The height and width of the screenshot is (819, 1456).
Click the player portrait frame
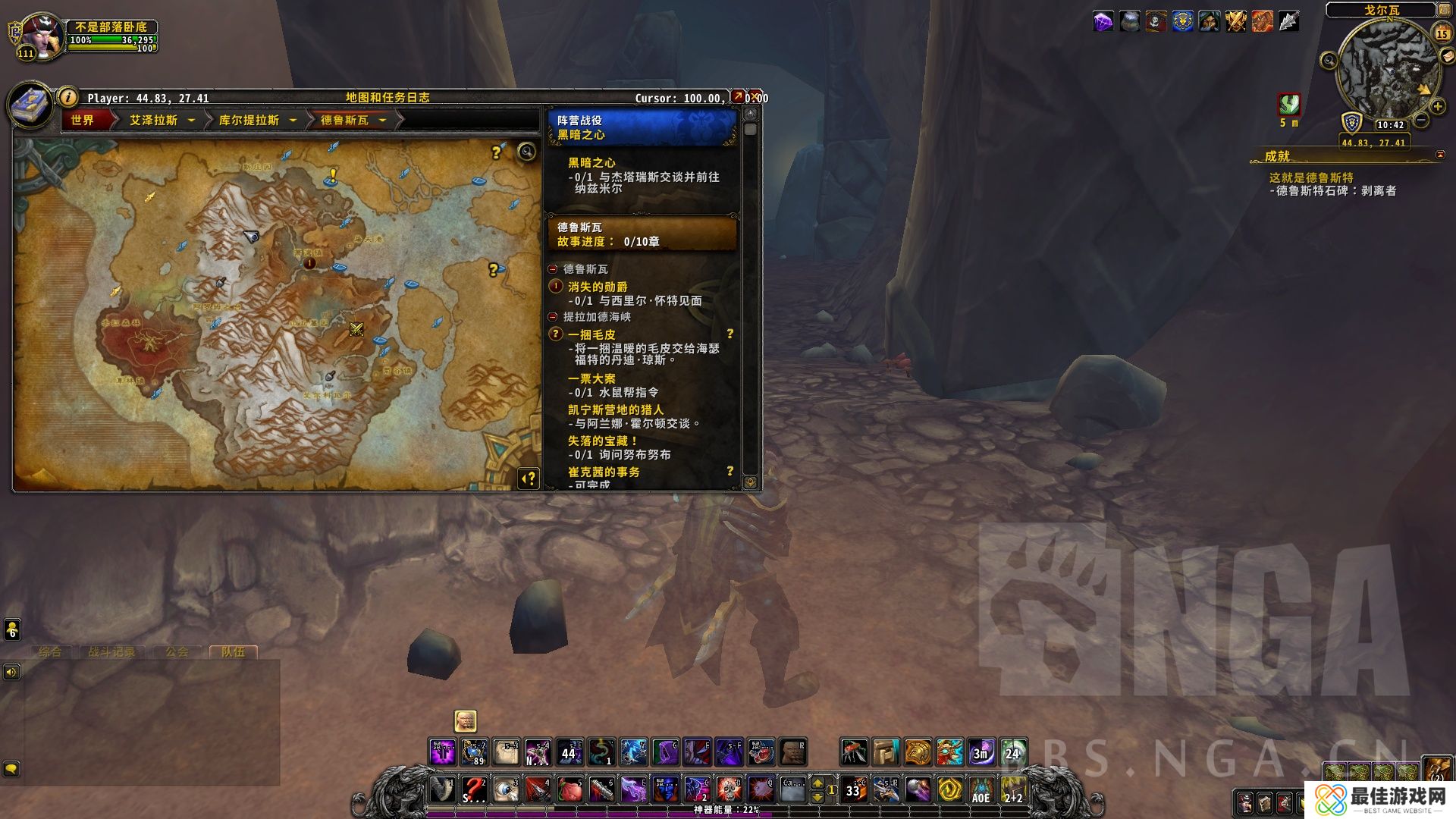coord(42,35)
